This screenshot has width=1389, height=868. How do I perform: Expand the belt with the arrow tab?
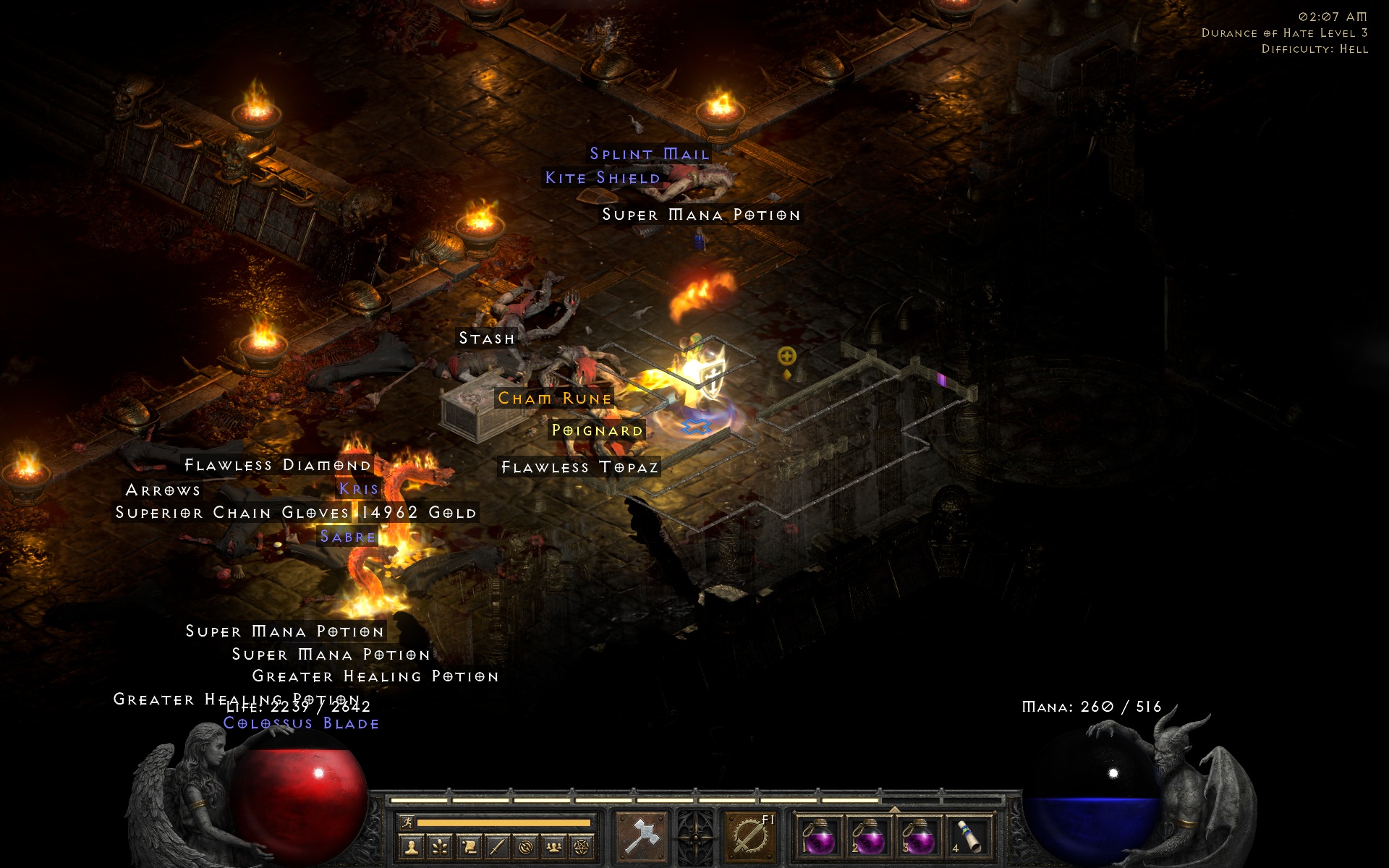click(894, 809)
